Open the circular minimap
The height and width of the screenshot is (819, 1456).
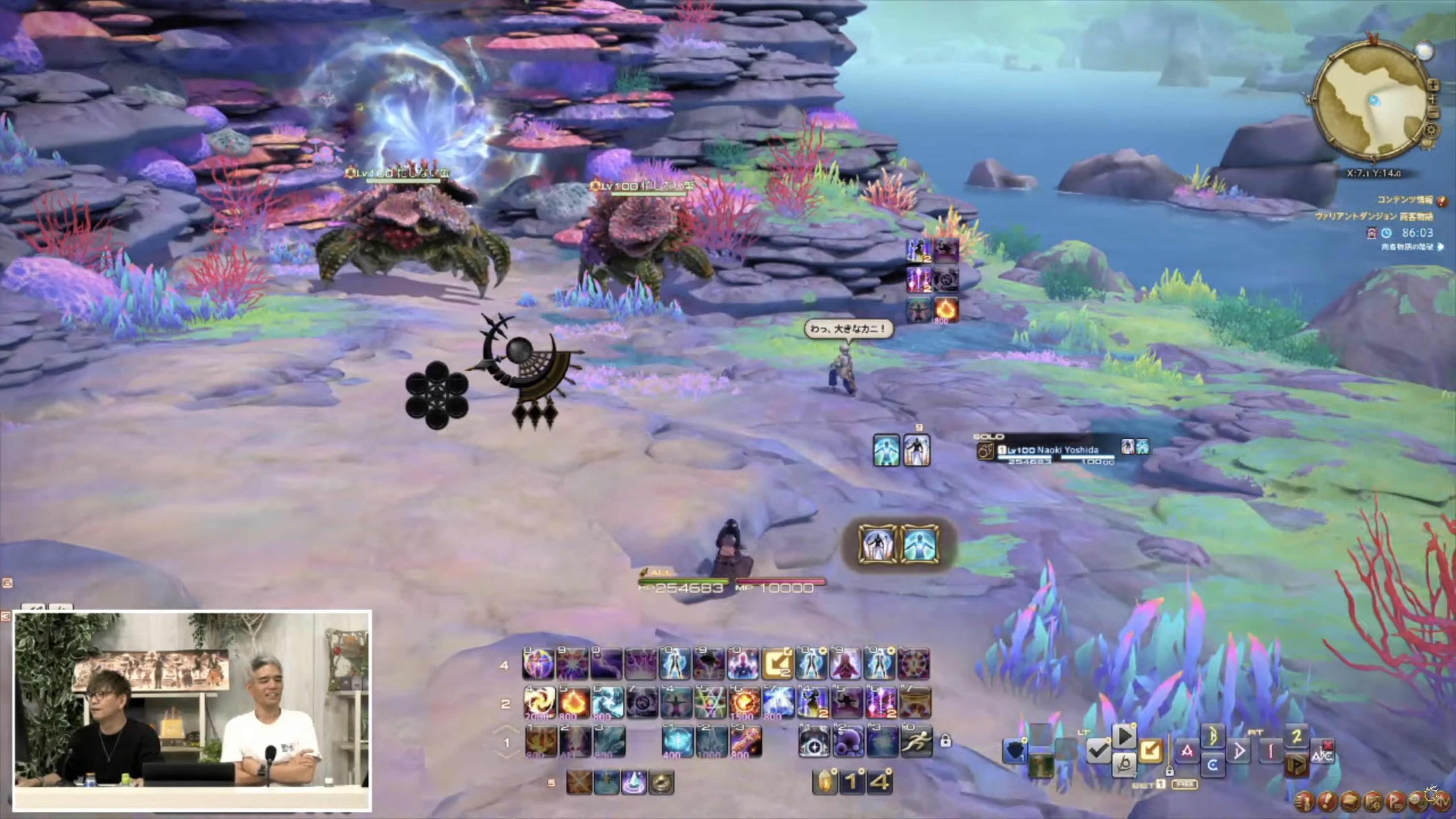1371,102
